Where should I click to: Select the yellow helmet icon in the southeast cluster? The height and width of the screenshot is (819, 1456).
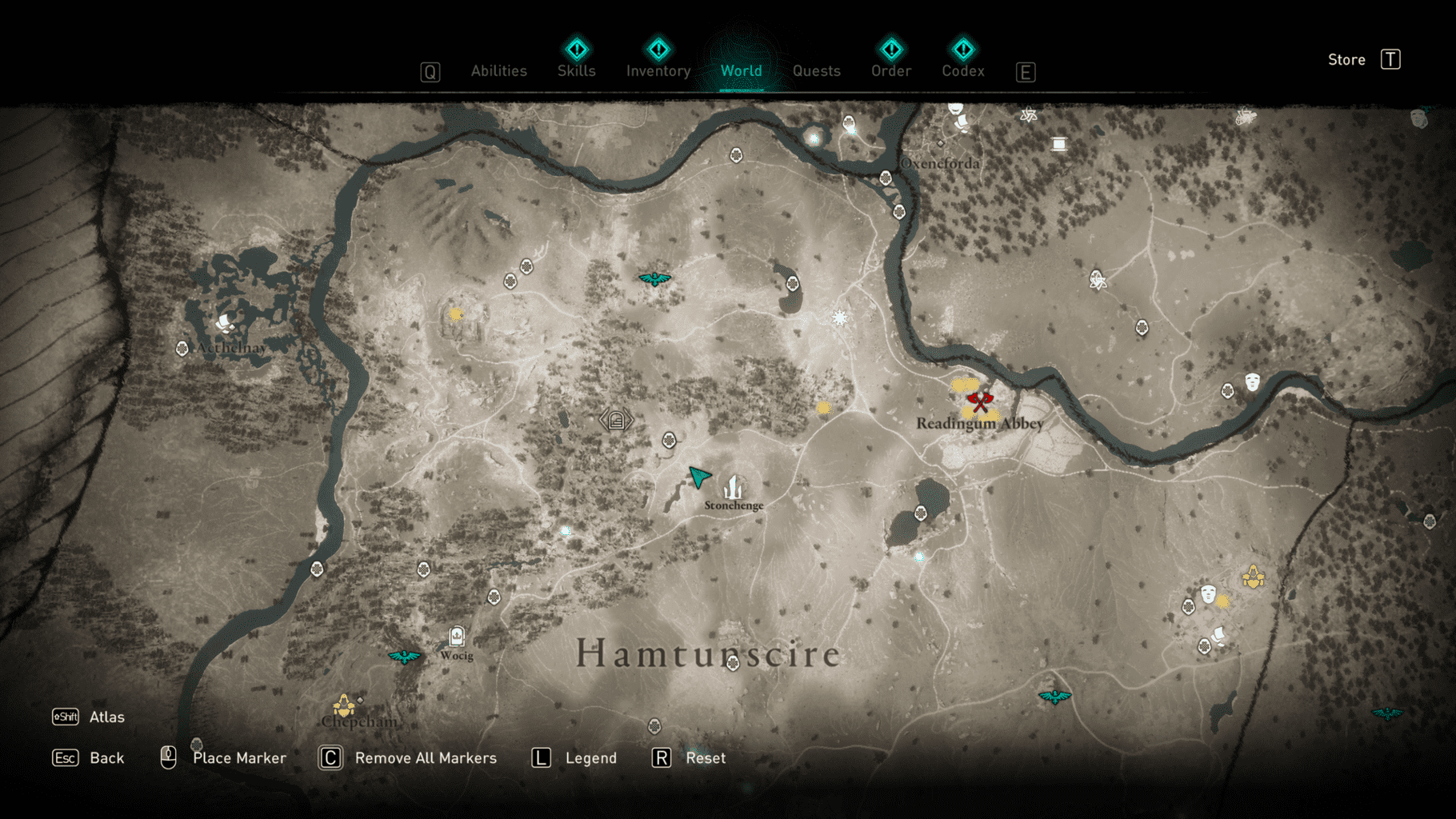tap(1251, 574)
